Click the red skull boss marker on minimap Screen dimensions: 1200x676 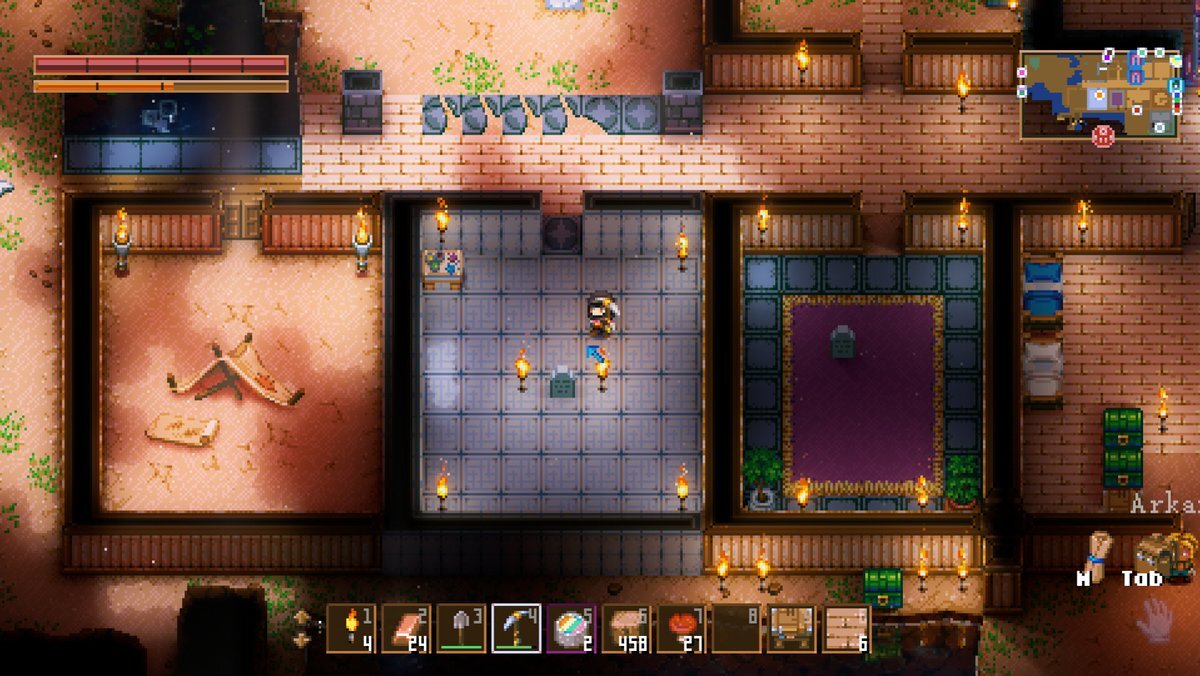[1104, 136]
